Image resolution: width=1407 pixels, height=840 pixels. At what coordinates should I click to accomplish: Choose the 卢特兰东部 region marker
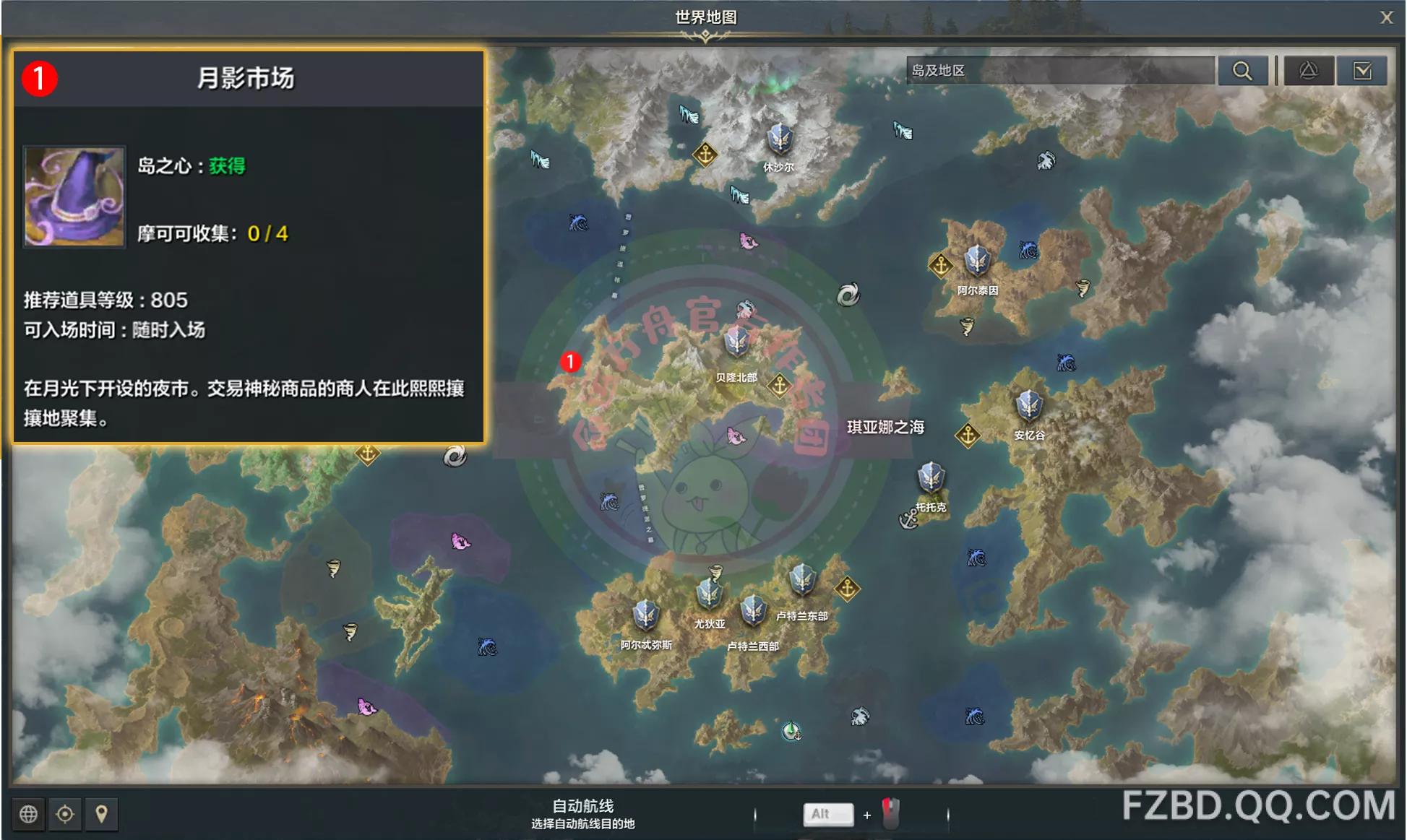(x=802, y=579)
